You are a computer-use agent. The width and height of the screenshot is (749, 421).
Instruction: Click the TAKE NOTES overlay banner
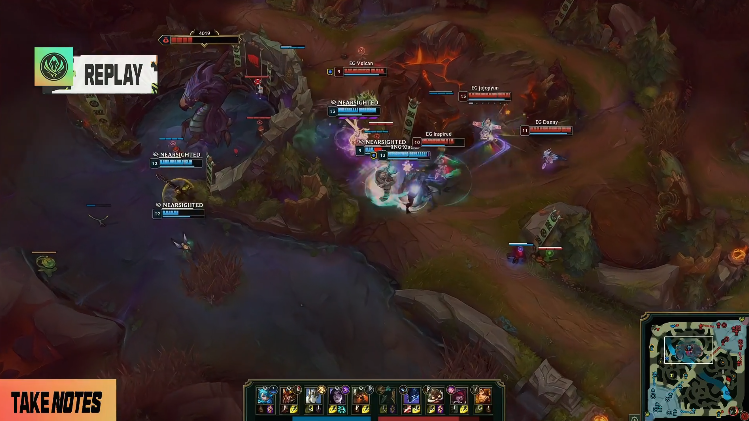pyautogui.click(x=57, y=402)
